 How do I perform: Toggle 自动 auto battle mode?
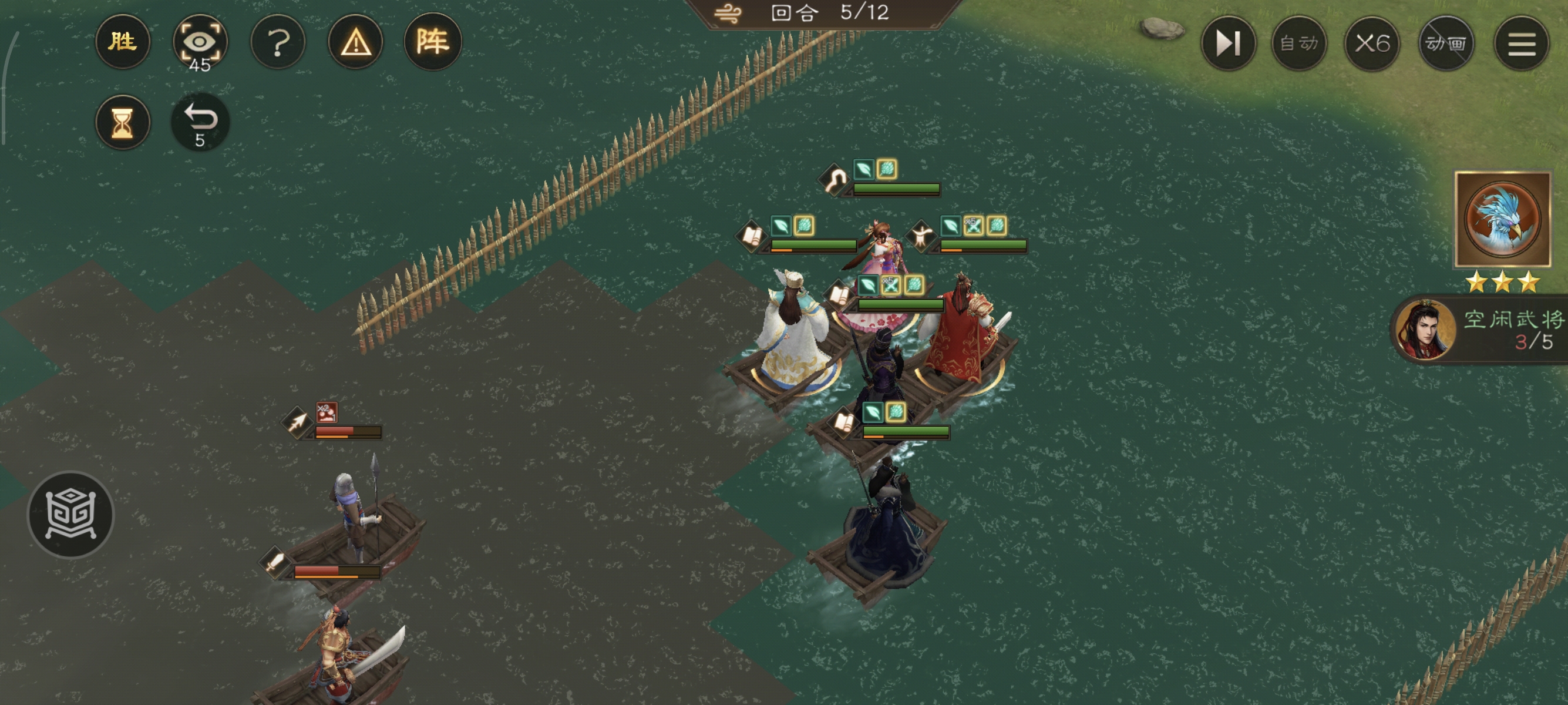[x=1299, y=43]
